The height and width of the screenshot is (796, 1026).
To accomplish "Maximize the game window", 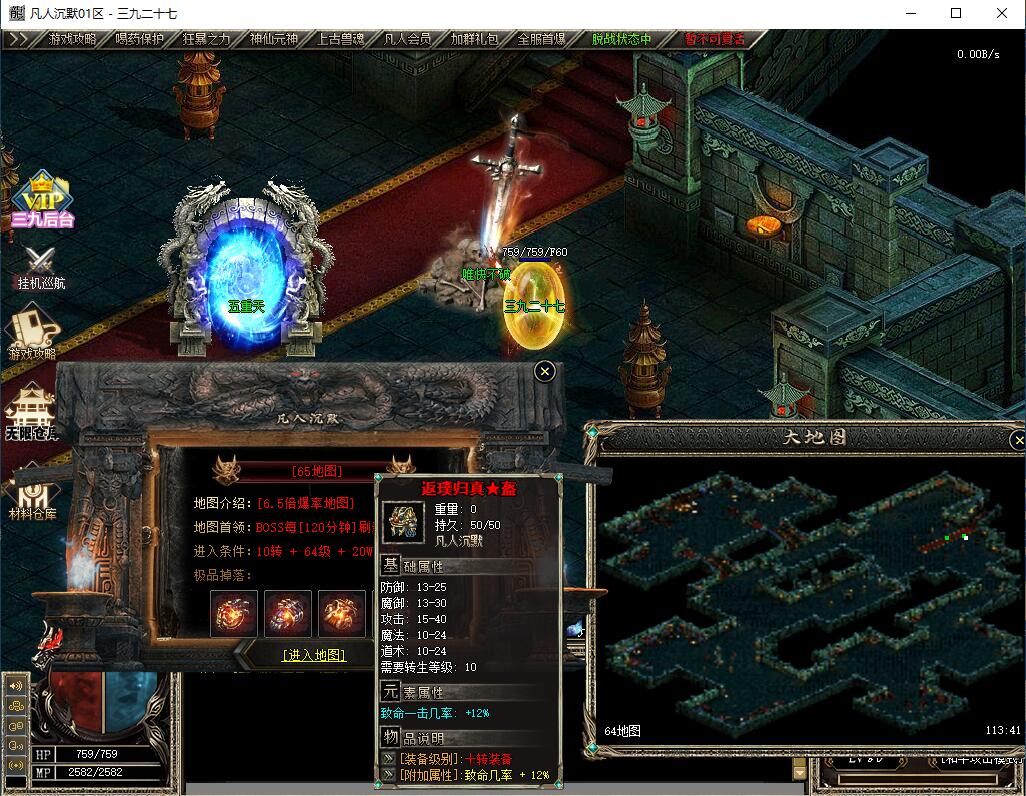I will tap(956, 13).
